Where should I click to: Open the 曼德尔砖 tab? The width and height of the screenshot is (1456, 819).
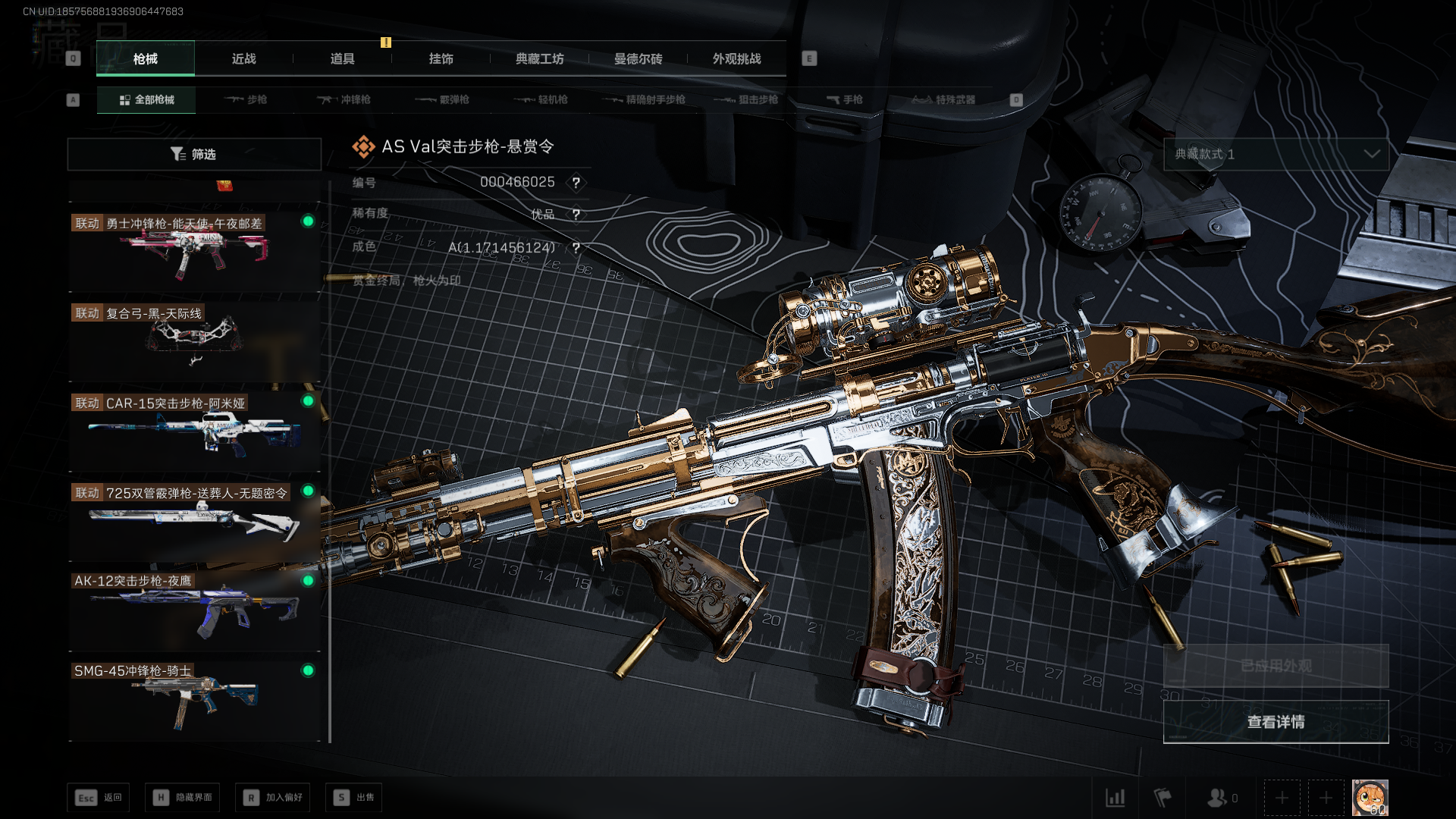point(638,58)
